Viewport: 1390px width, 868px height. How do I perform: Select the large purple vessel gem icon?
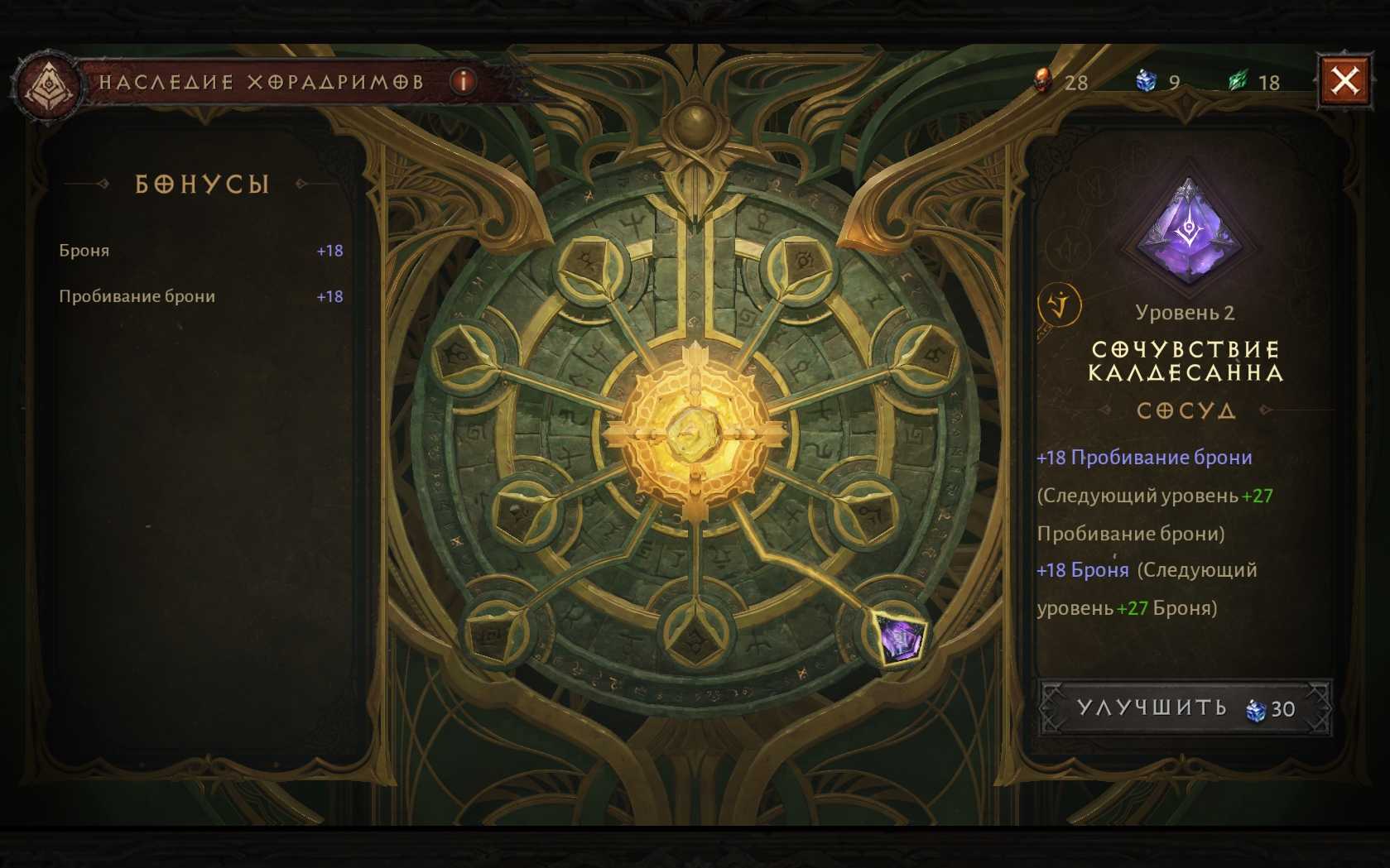click(1188, 233)
